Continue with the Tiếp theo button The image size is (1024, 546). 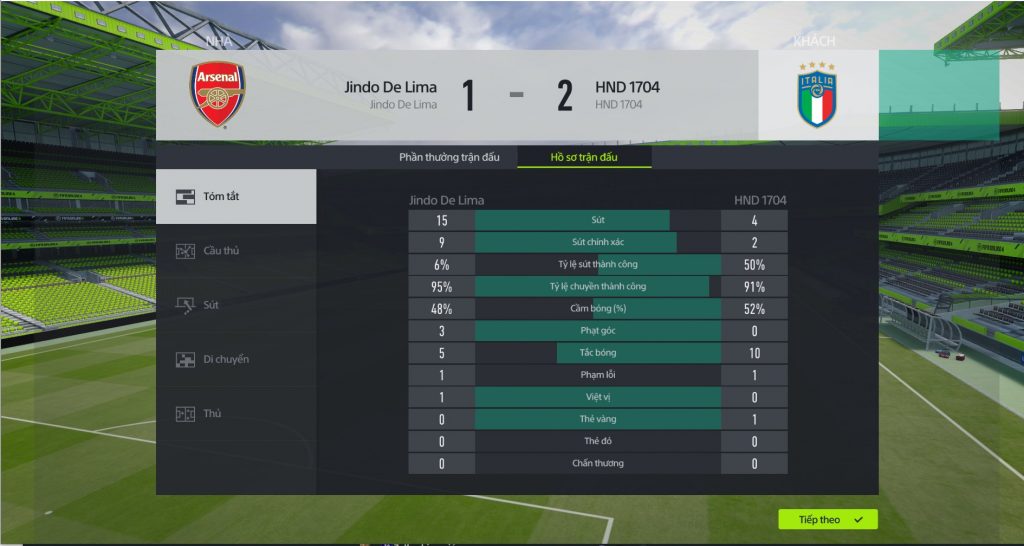827,520
